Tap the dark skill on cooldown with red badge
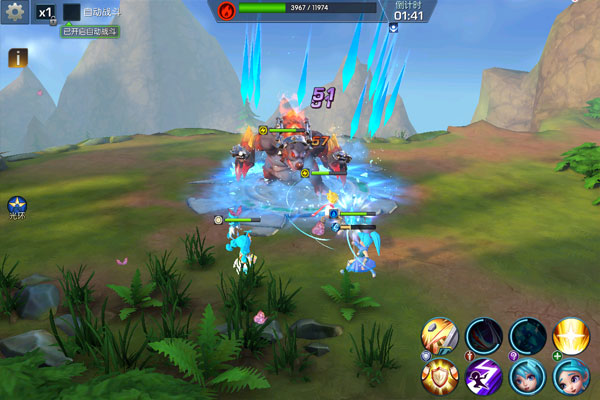This screenshot has width=600, height=400. click(x=484, y=336)
